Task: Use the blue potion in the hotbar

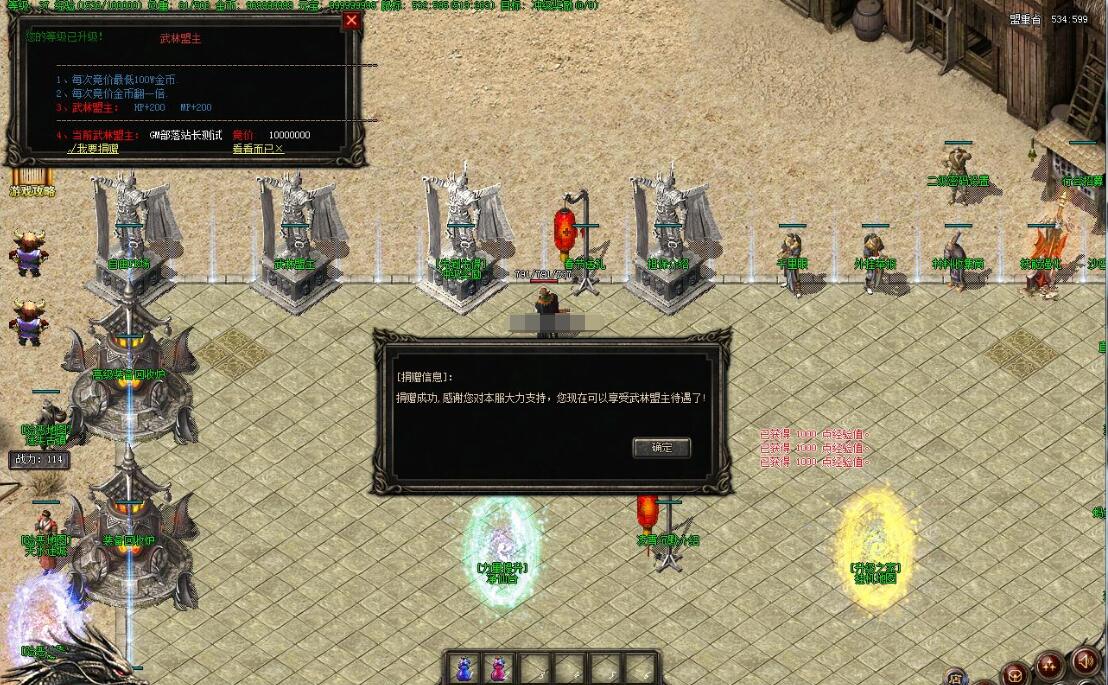Action: tap(465, 667)
